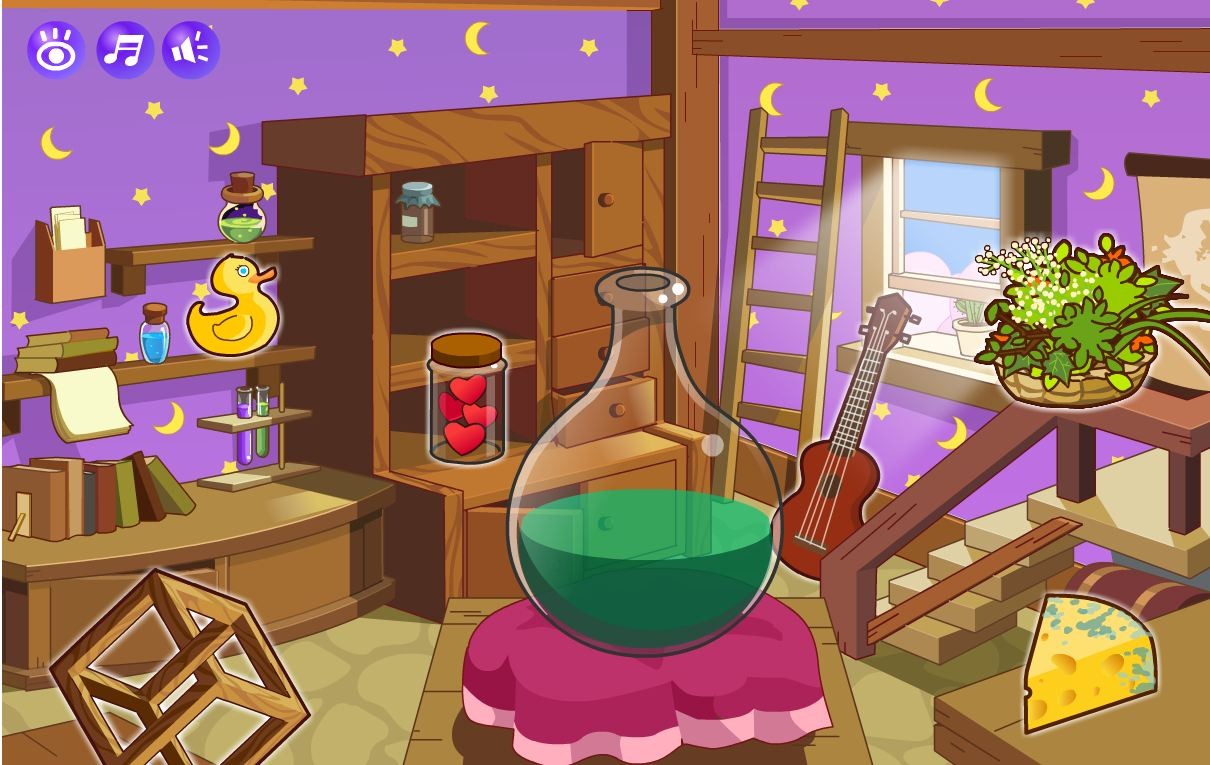Image resolution: width=1210 pixels, height=765 pixels.
Task: Pick the jar of red hearts
Action: [466, 400]
